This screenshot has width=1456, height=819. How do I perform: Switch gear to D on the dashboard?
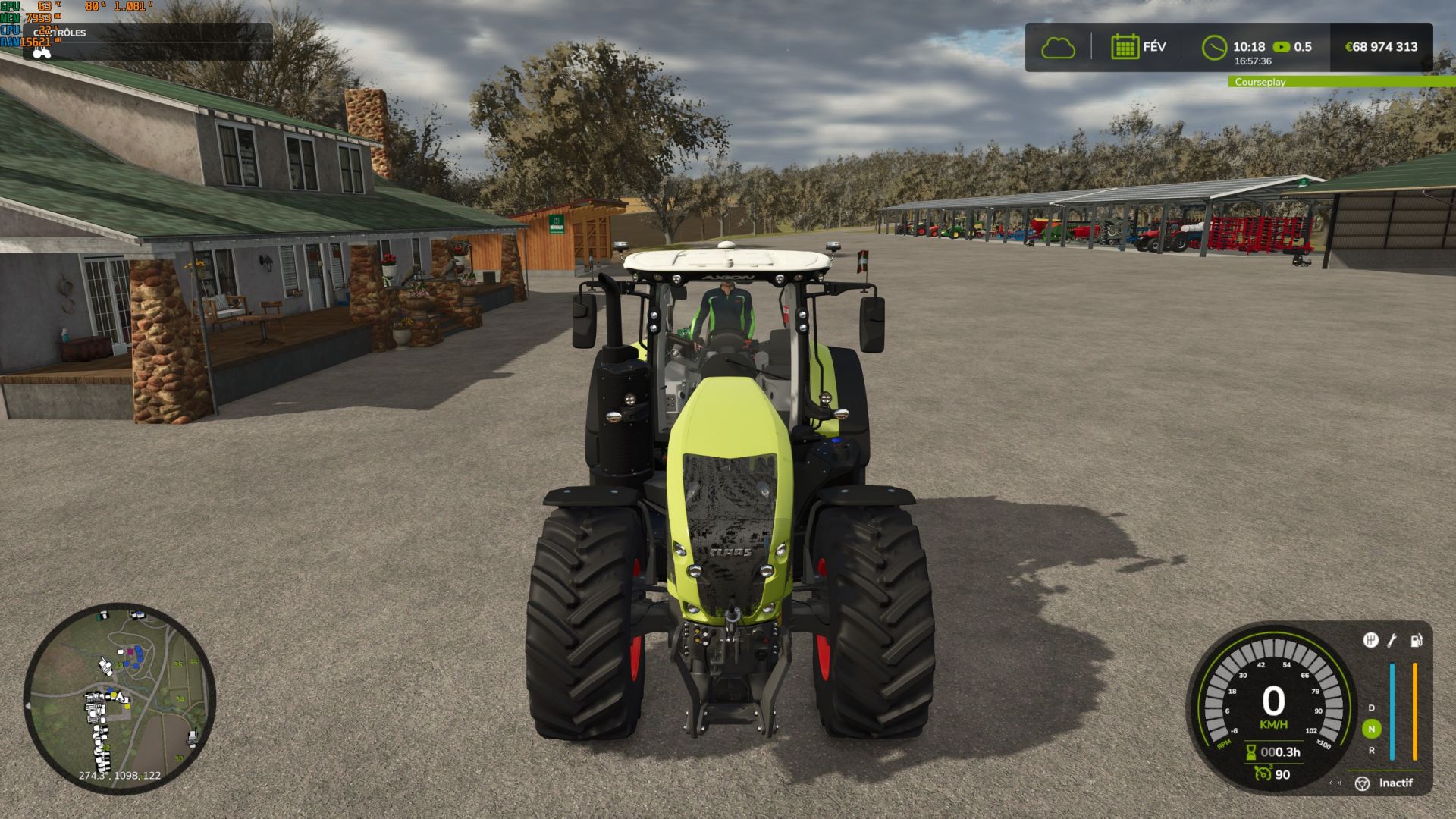[x=1372, y=708]
